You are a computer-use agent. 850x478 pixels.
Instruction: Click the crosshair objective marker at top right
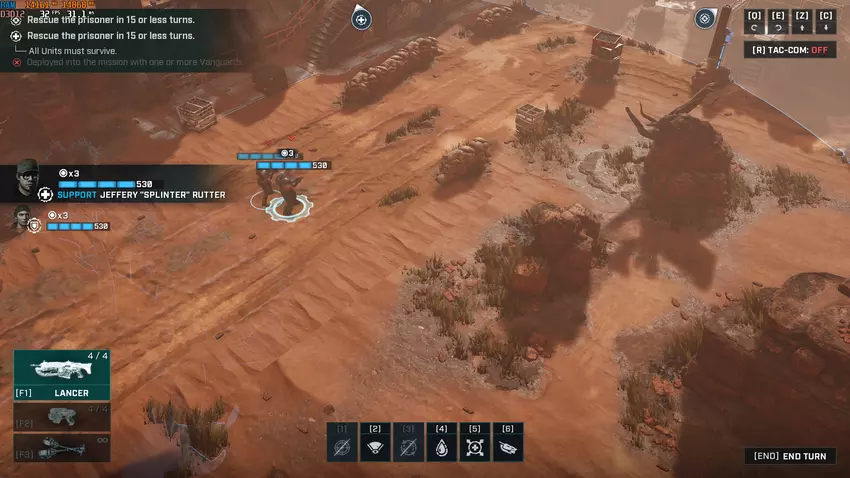point(705,18)
